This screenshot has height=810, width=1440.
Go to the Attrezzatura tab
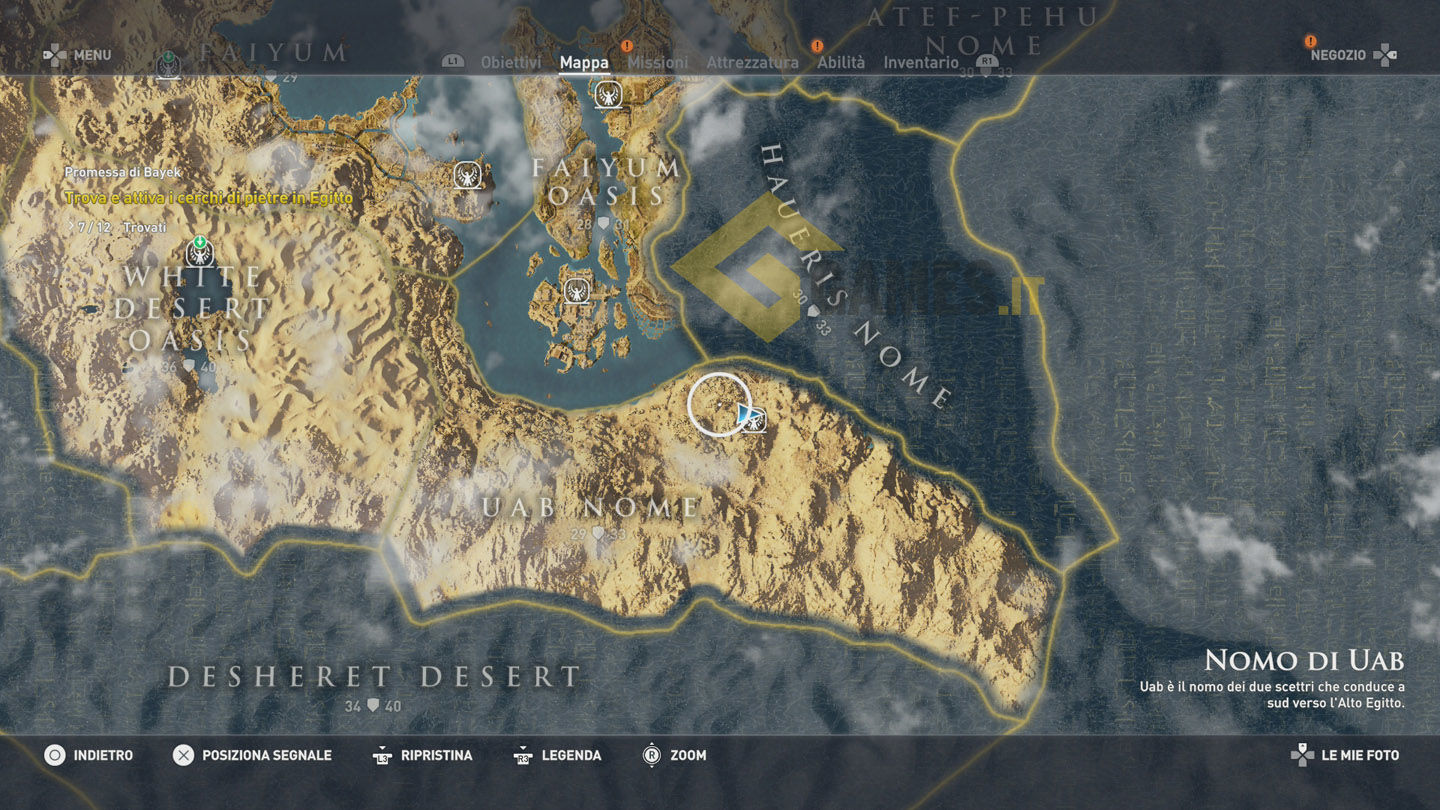[752, 62]
